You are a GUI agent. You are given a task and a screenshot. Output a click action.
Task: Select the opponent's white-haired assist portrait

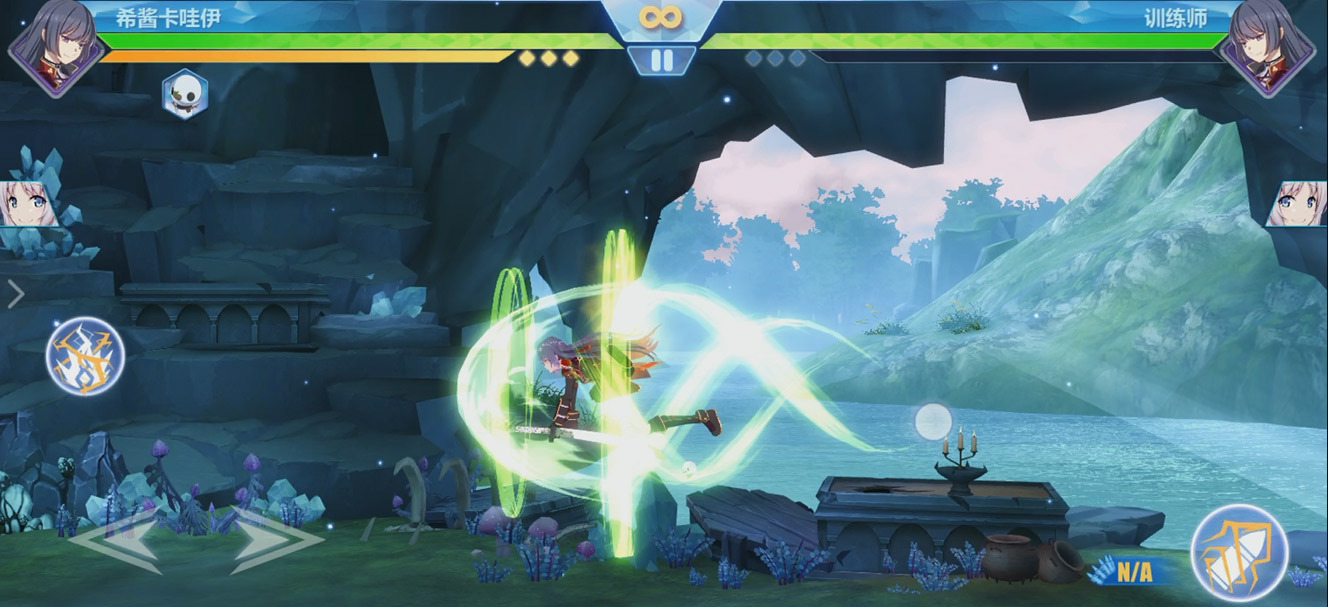click(1298, 203)
